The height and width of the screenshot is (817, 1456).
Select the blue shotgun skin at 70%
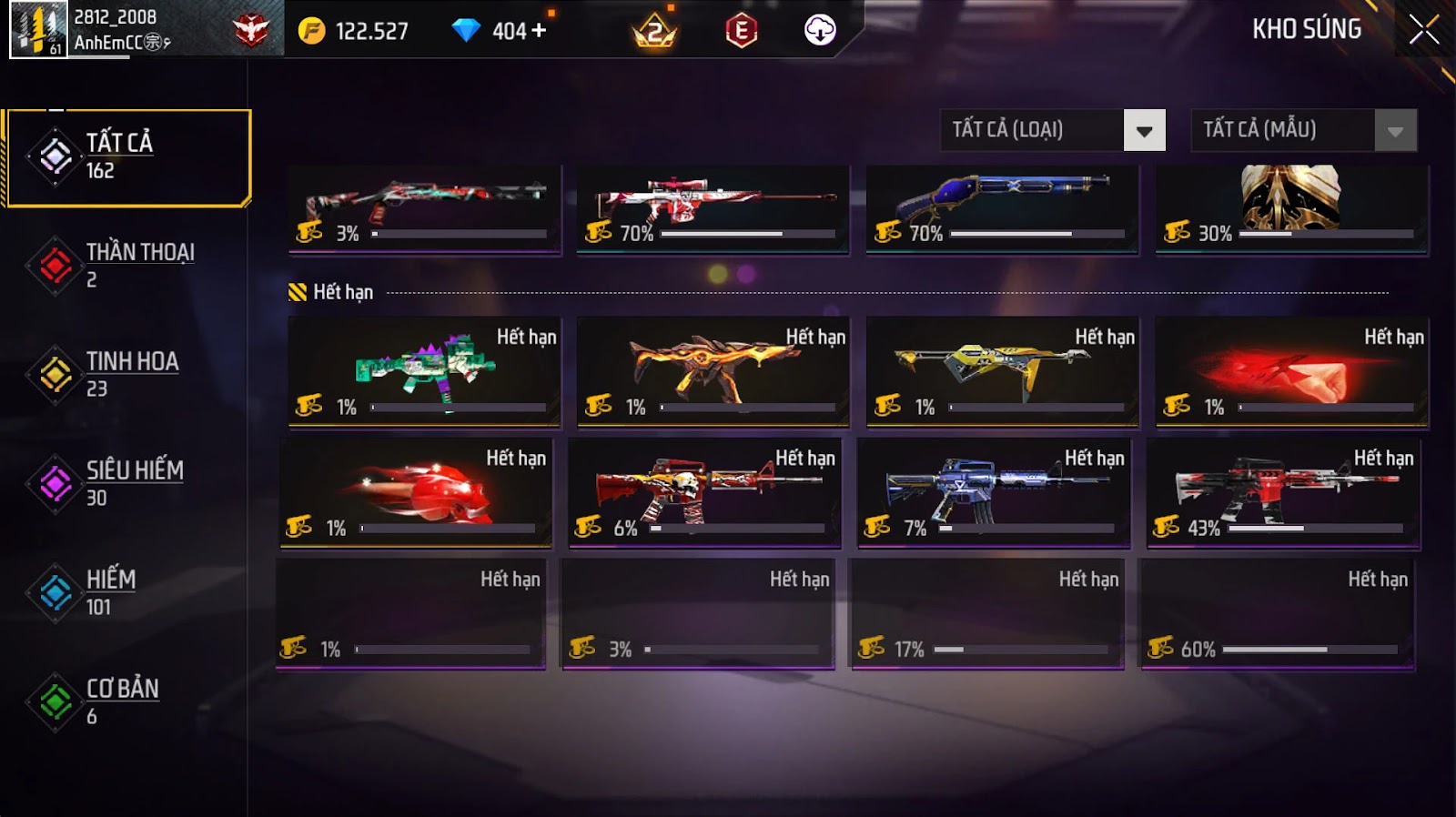click(1002, 208)
